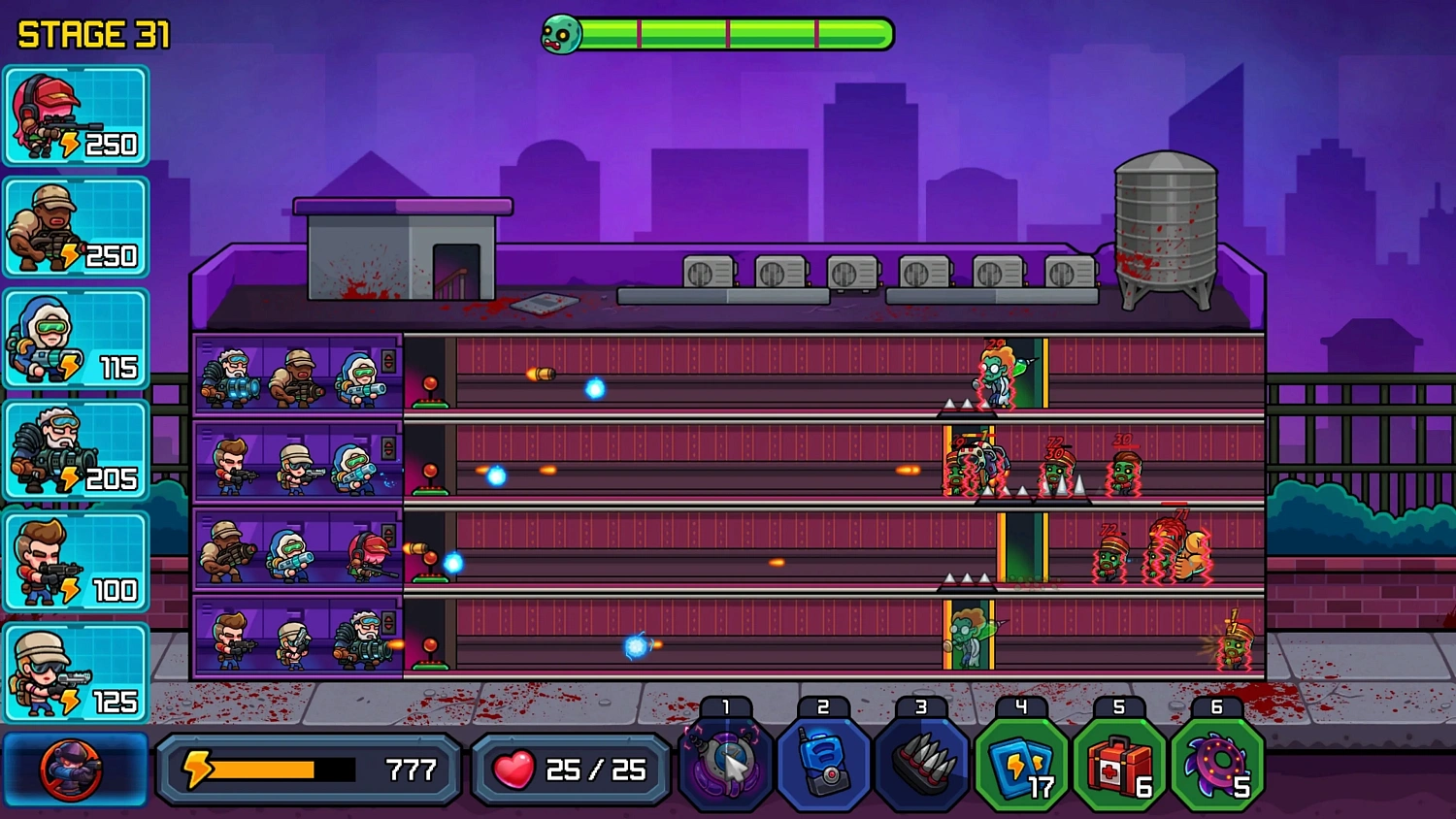Select the red sniper unit costing 250
This screenshot has width=1456, height=819.
76,115
